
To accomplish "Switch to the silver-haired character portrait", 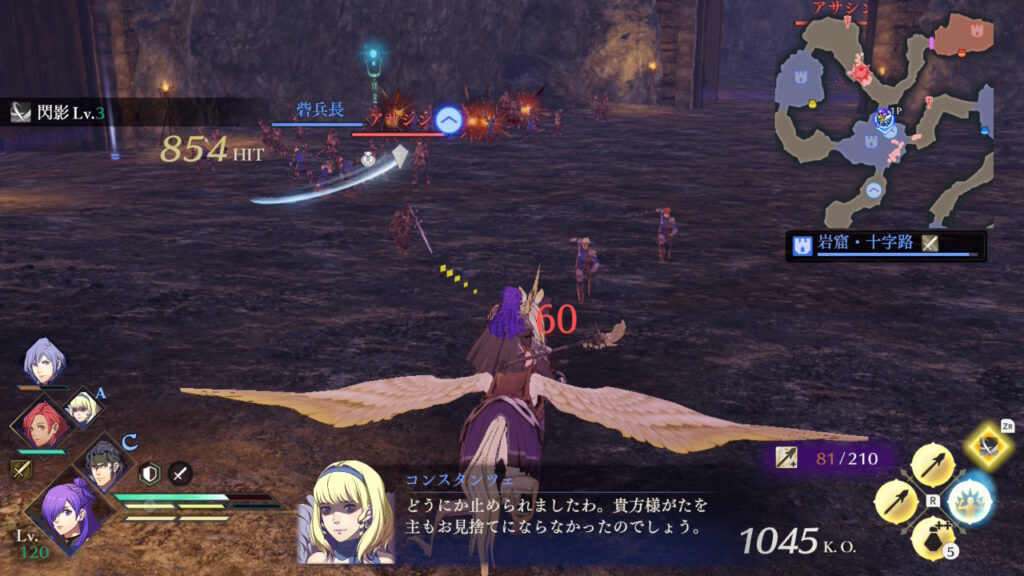I will [x=43, y=364].
